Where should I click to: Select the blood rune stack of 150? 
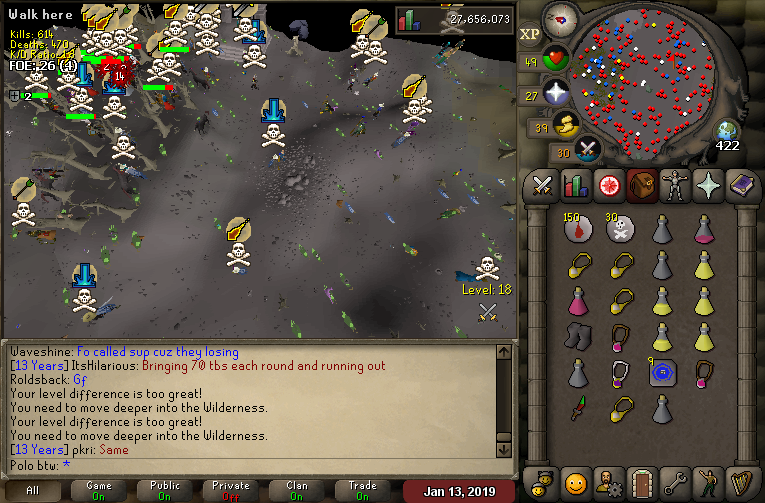tap(578, 230)
